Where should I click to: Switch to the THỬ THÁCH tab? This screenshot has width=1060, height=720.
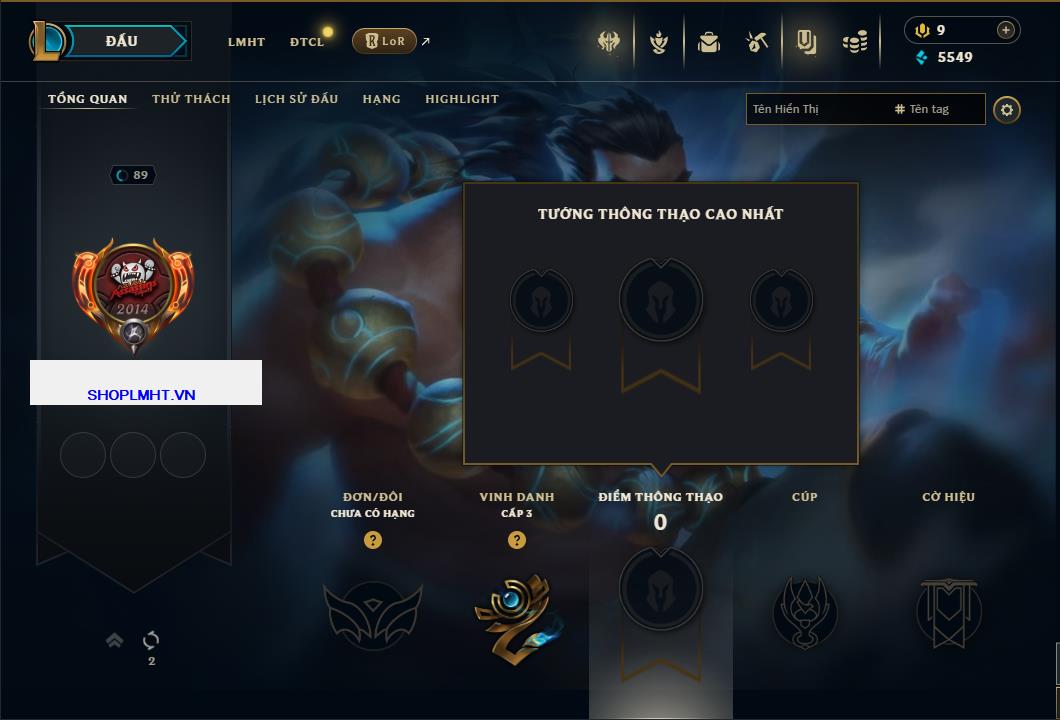click(x=191, y=99)
